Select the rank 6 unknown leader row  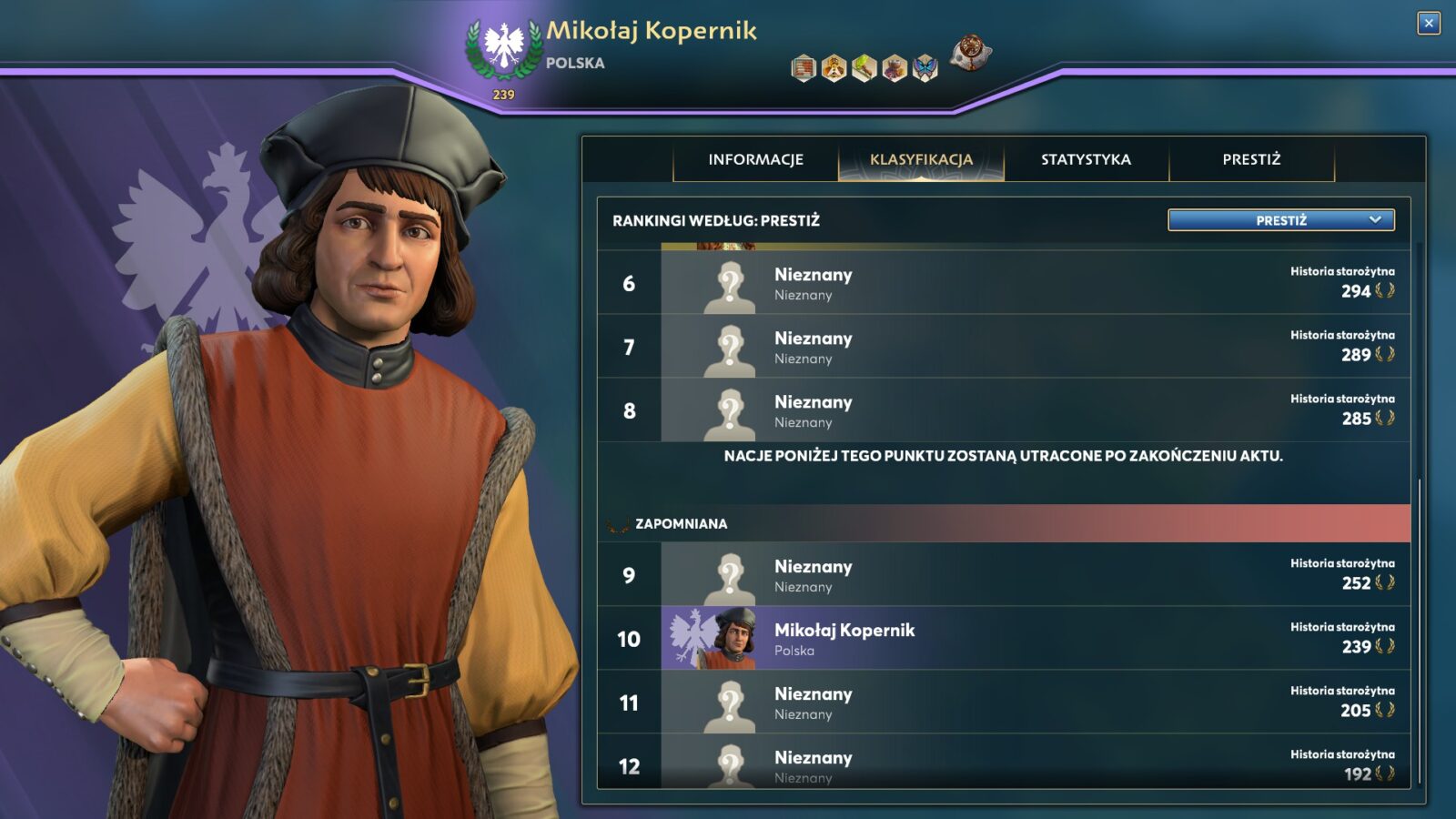pos(1003,283)
